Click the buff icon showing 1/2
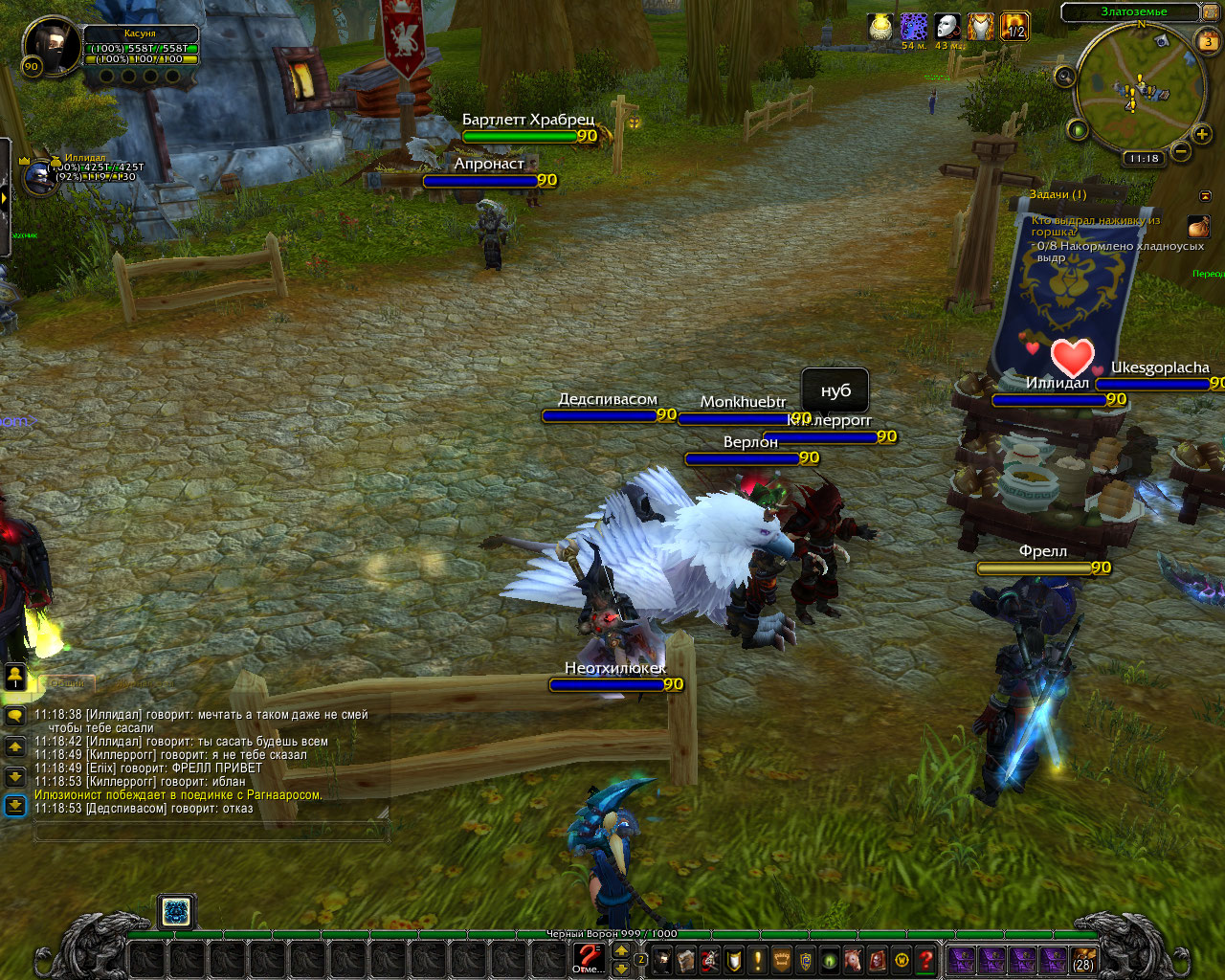This screenshot has width=1225, height=980. click(1013, 27)
